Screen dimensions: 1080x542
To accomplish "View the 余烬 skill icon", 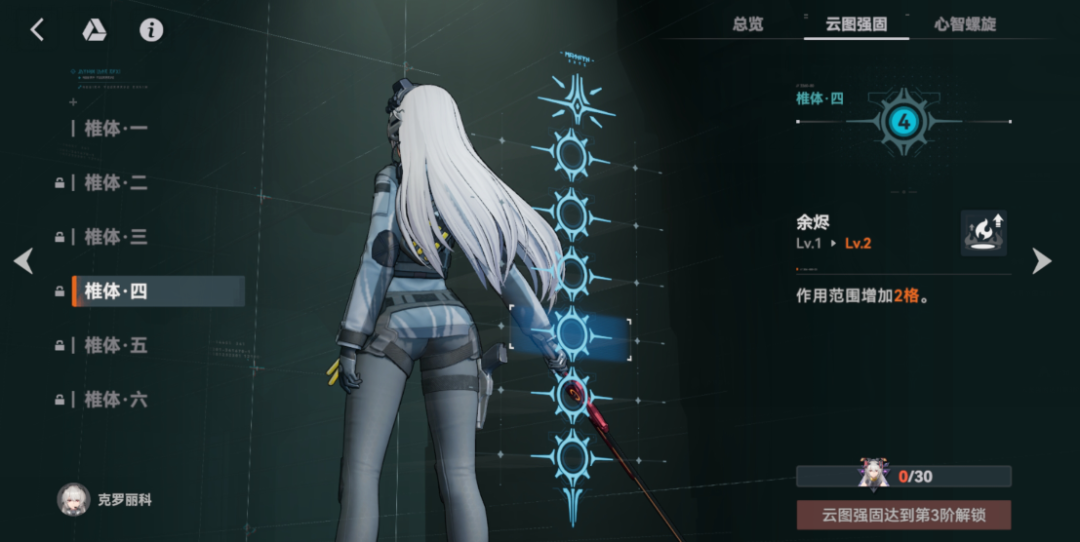I will [983, 233].
